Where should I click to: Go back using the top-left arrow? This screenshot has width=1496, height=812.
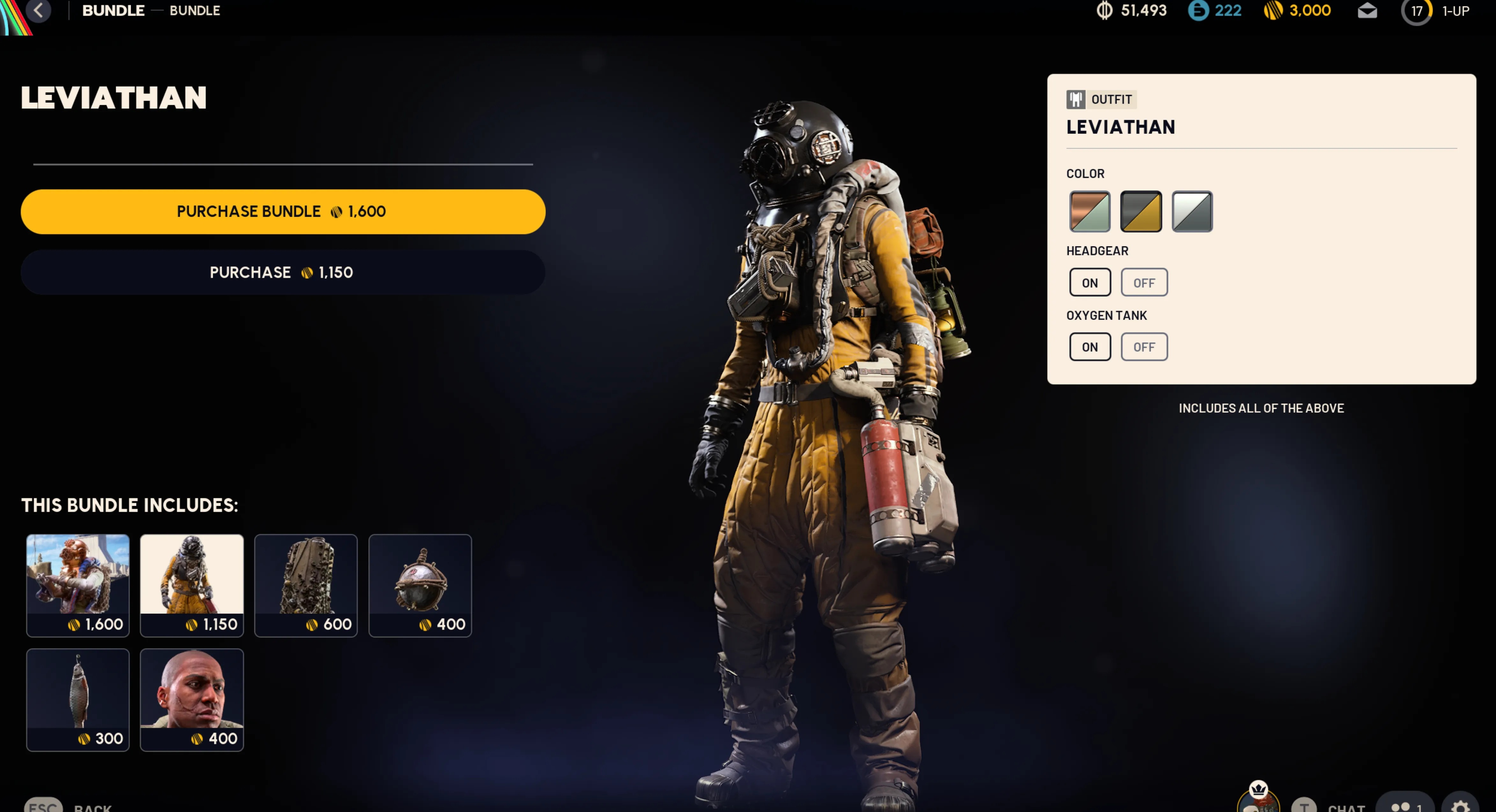(x=38, y=11)
